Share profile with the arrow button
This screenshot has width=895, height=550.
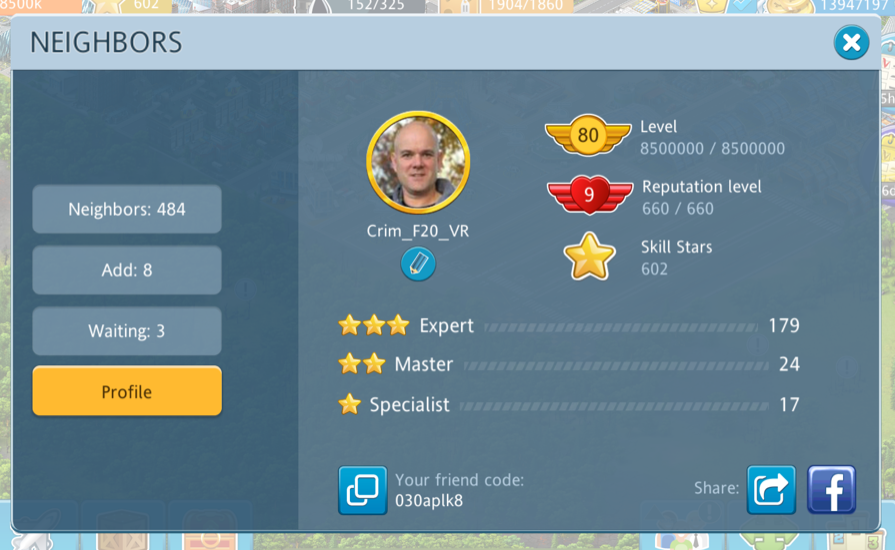tap(771, 490)
